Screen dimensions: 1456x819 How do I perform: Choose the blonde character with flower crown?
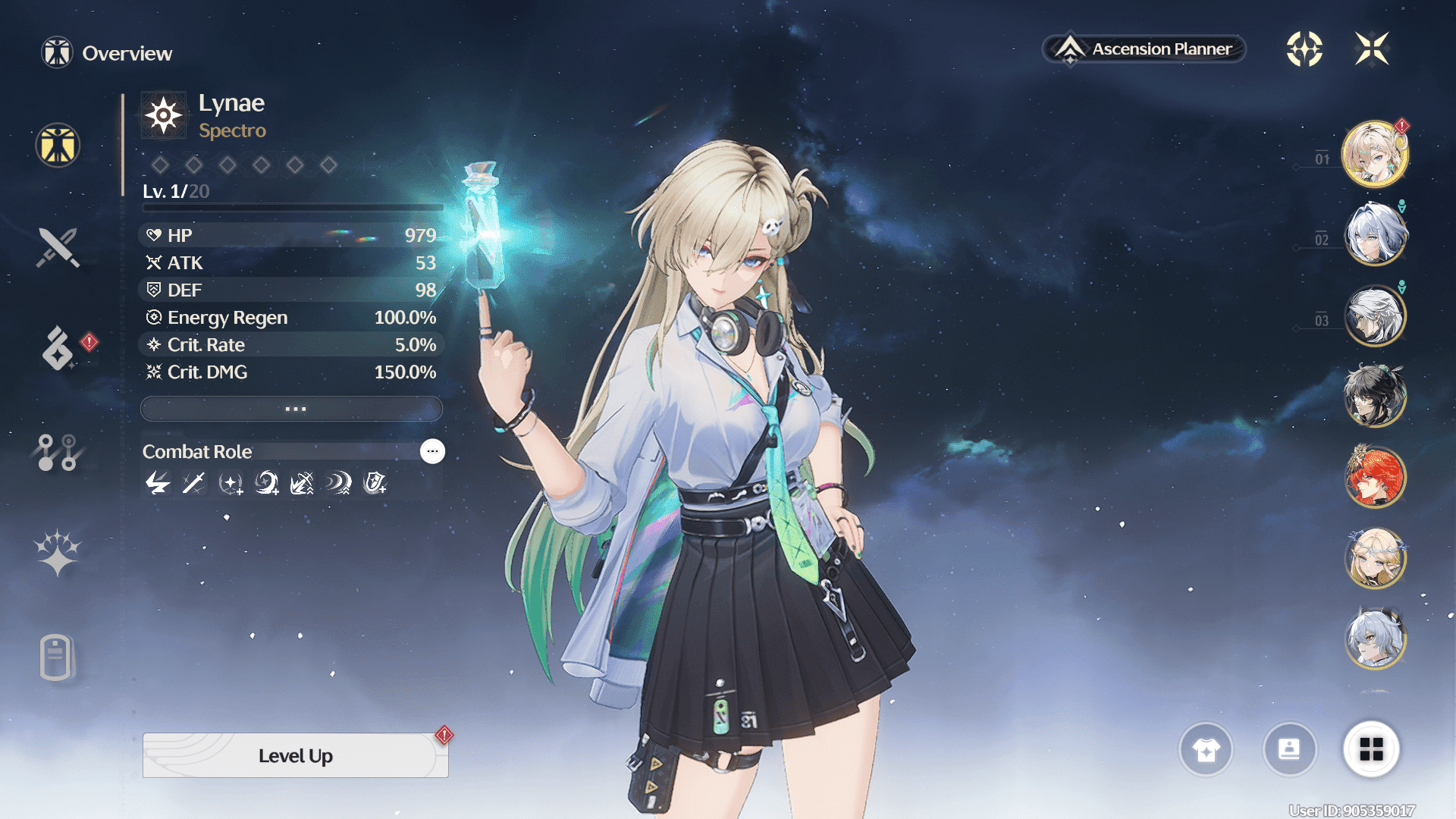click(1375, 558)
